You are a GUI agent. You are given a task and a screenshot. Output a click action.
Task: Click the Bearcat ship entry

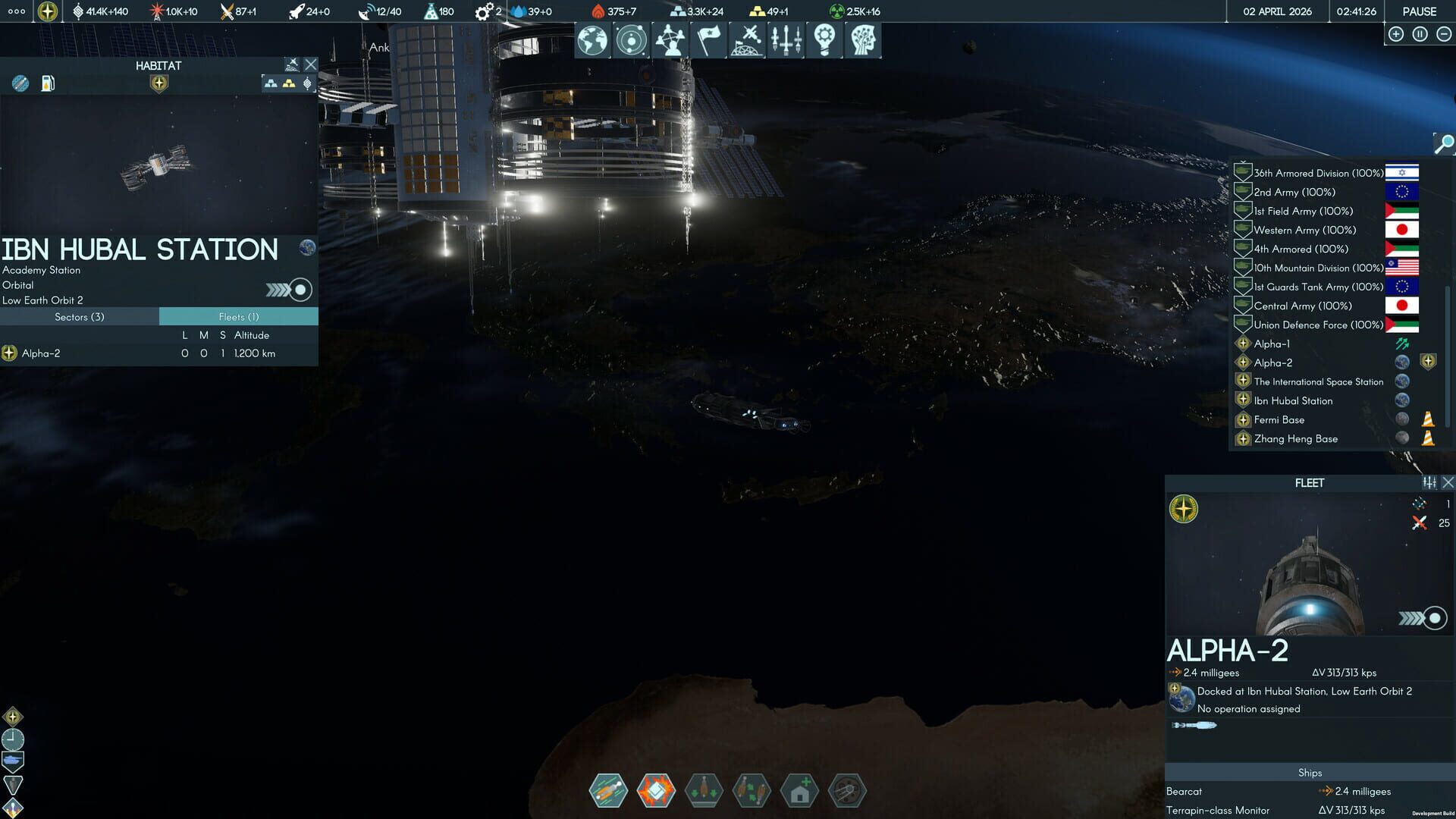tap(1184, 791)
